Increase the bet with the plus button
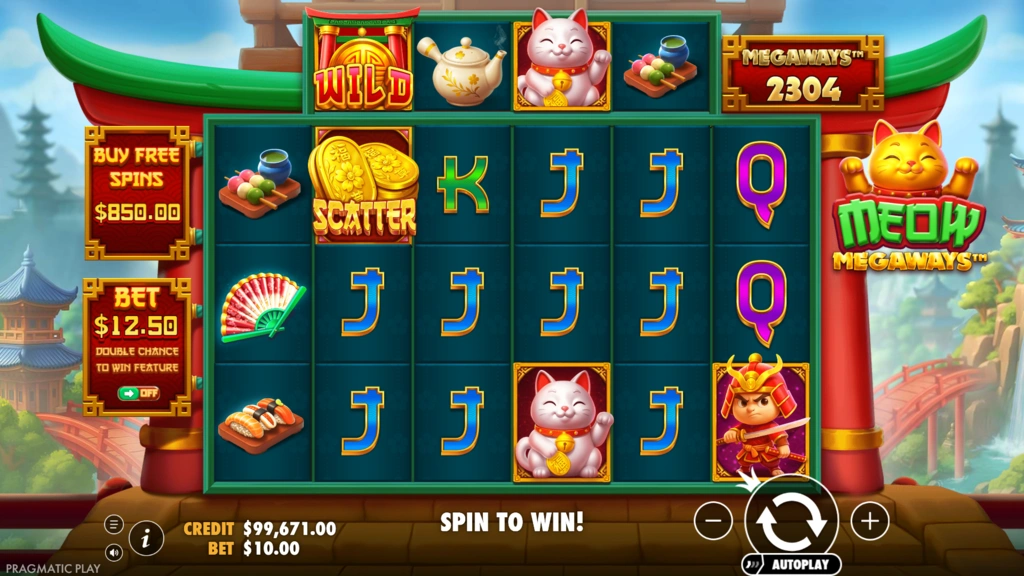 (x=870, y=520)
